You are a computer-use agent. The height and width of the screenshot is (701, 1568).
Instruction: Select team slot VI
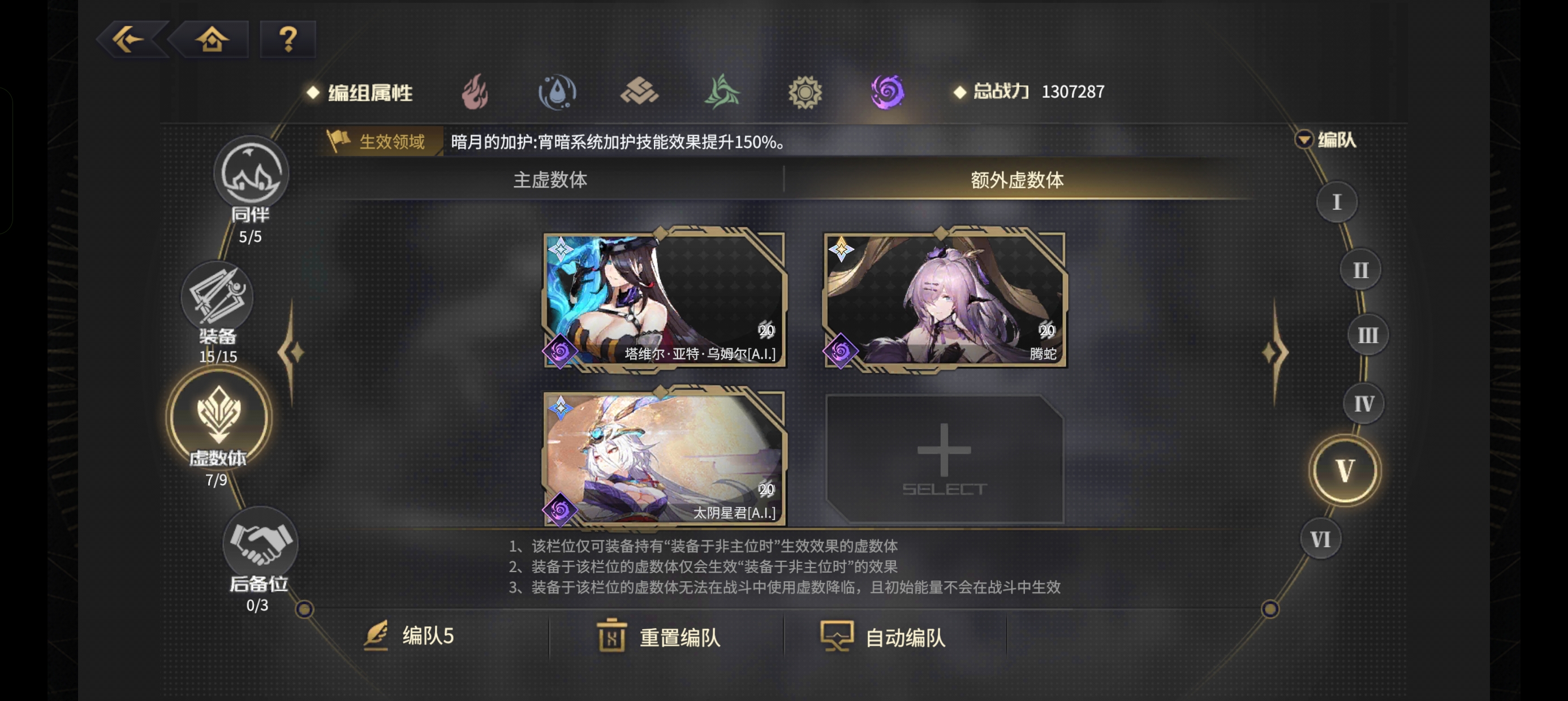click(x=1320, y=538)
